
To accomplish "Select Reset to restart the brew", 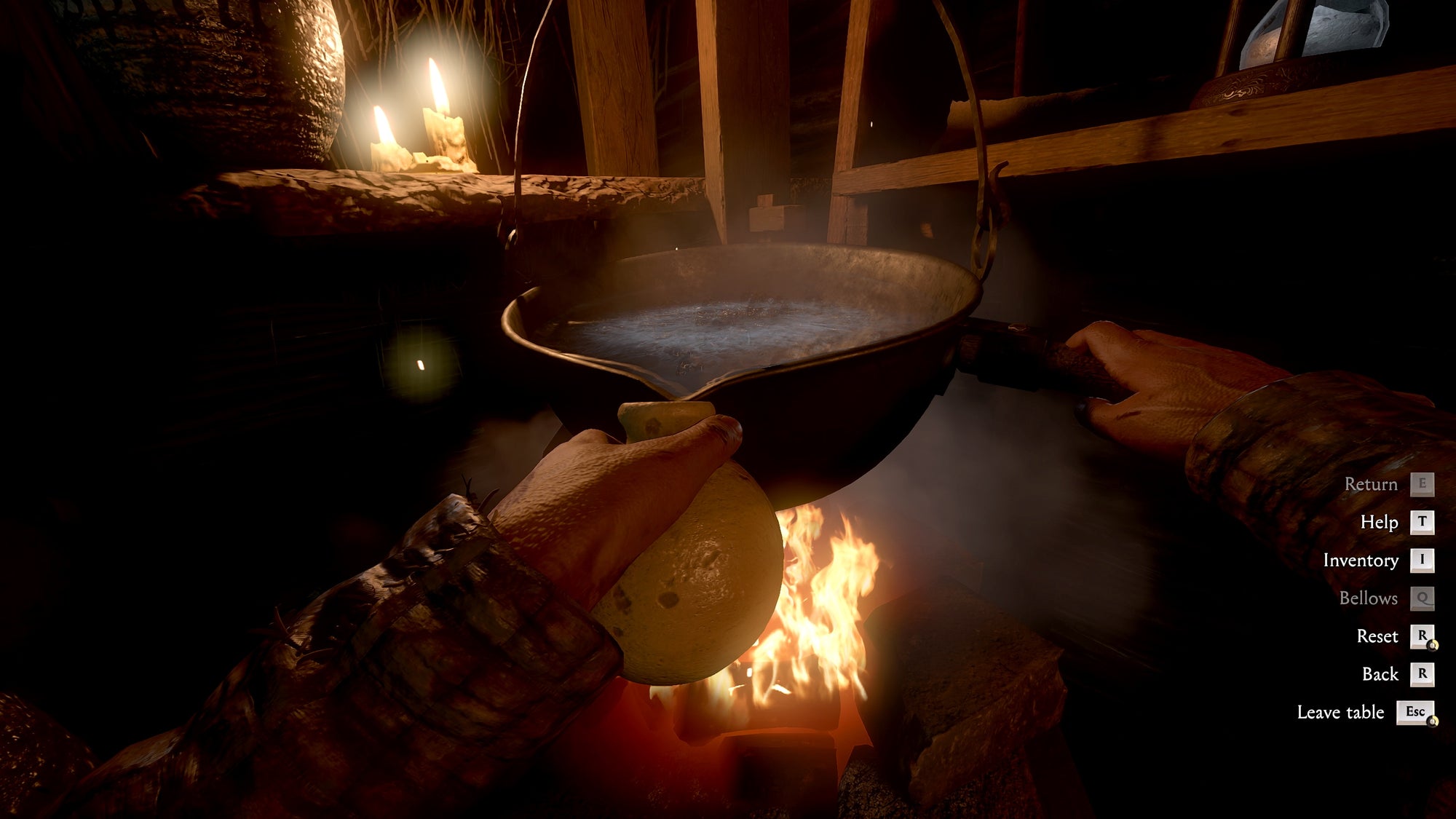I will (x=1377, y=636).
